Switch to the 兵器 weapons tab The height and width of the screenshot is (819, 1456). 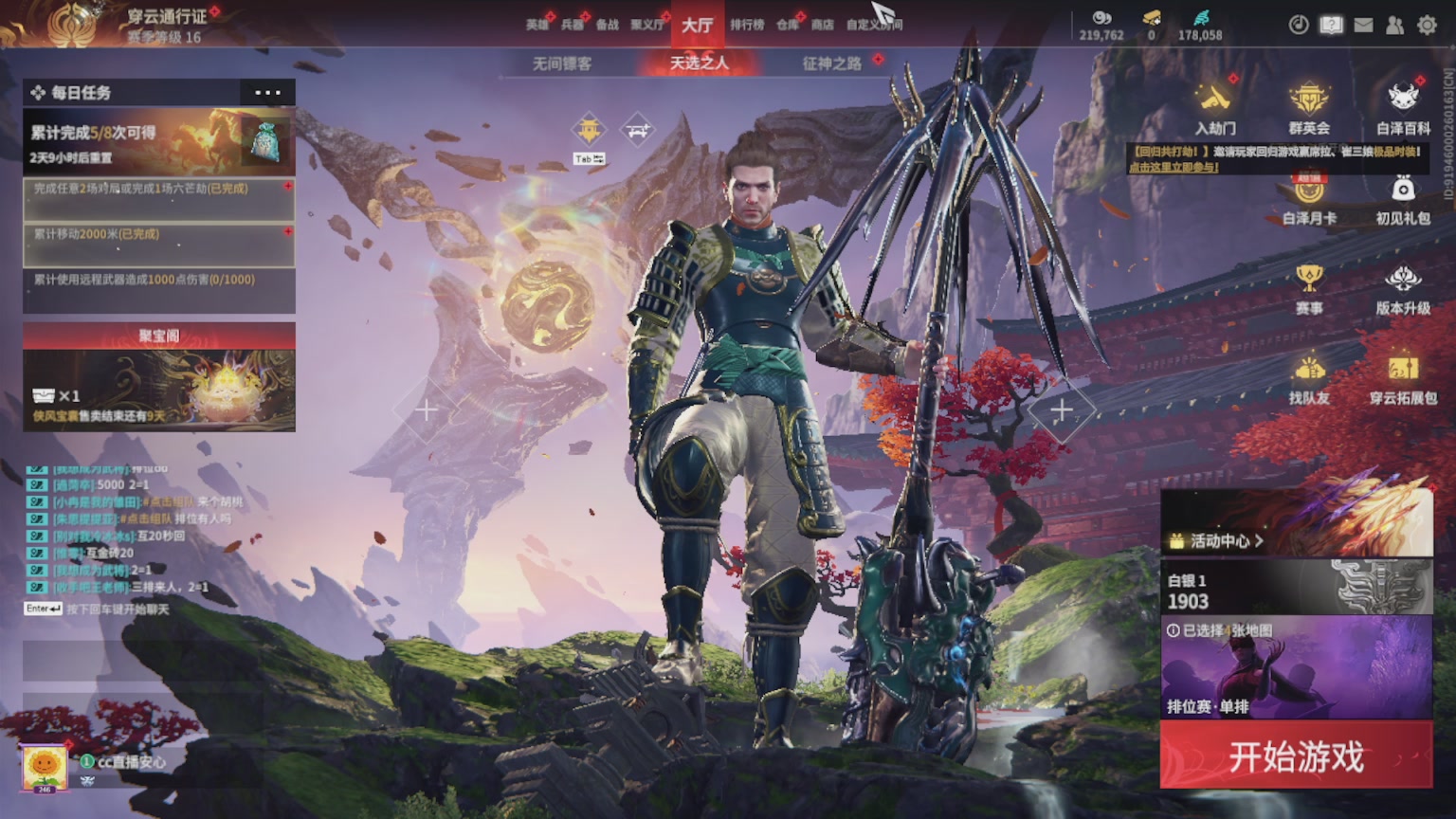click(572, 25)
